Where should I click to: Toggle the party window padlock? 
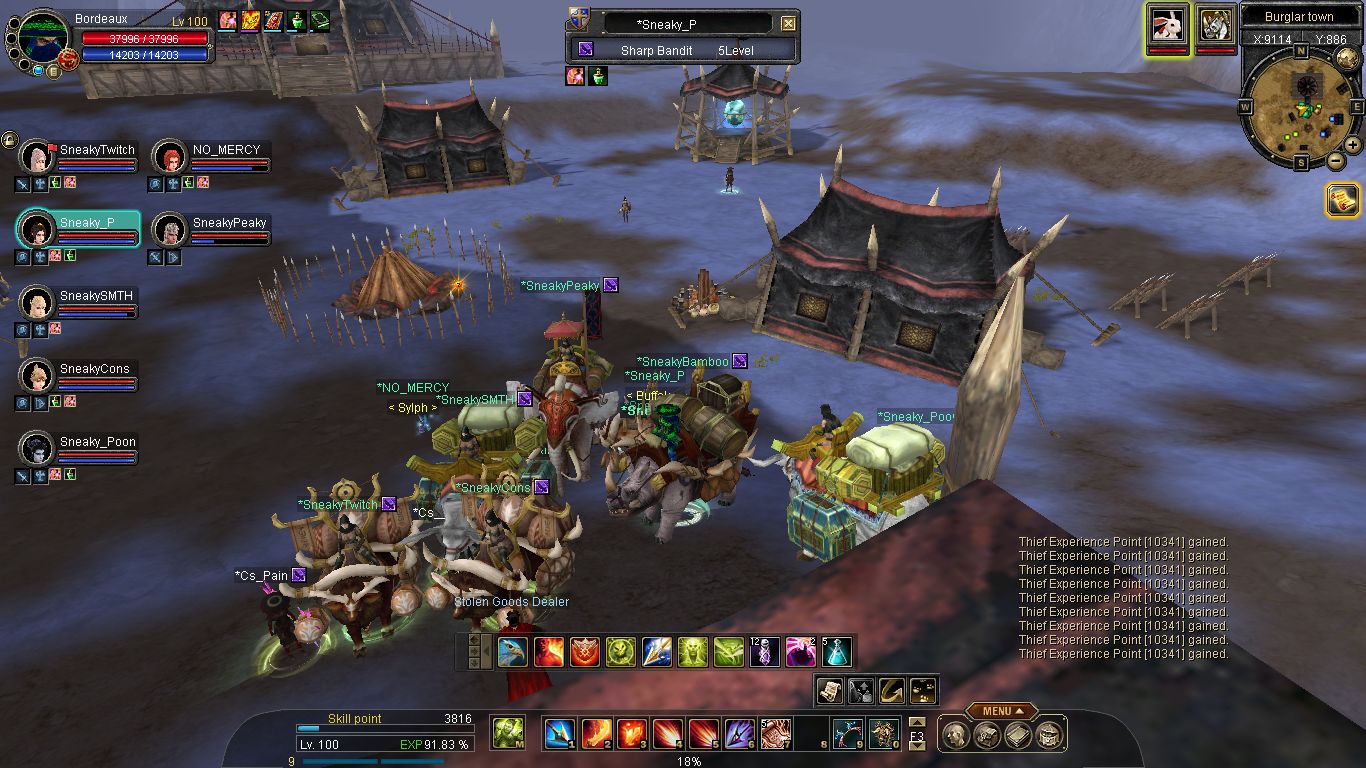pos(9,141)
